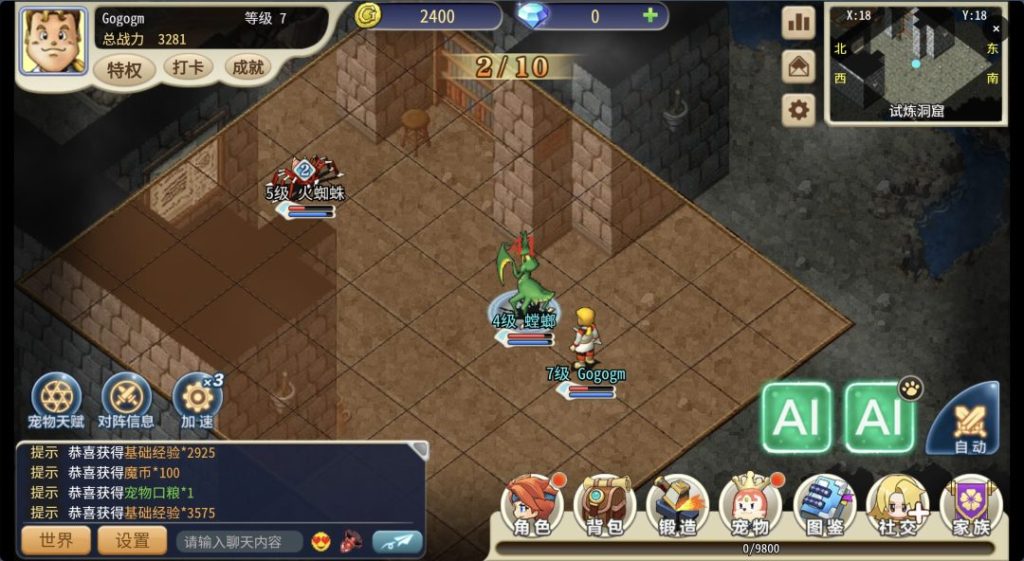Viewport: 1024px width, 561px height.
Task: Open the mail envelope icon
Action: tap(798, 66)
